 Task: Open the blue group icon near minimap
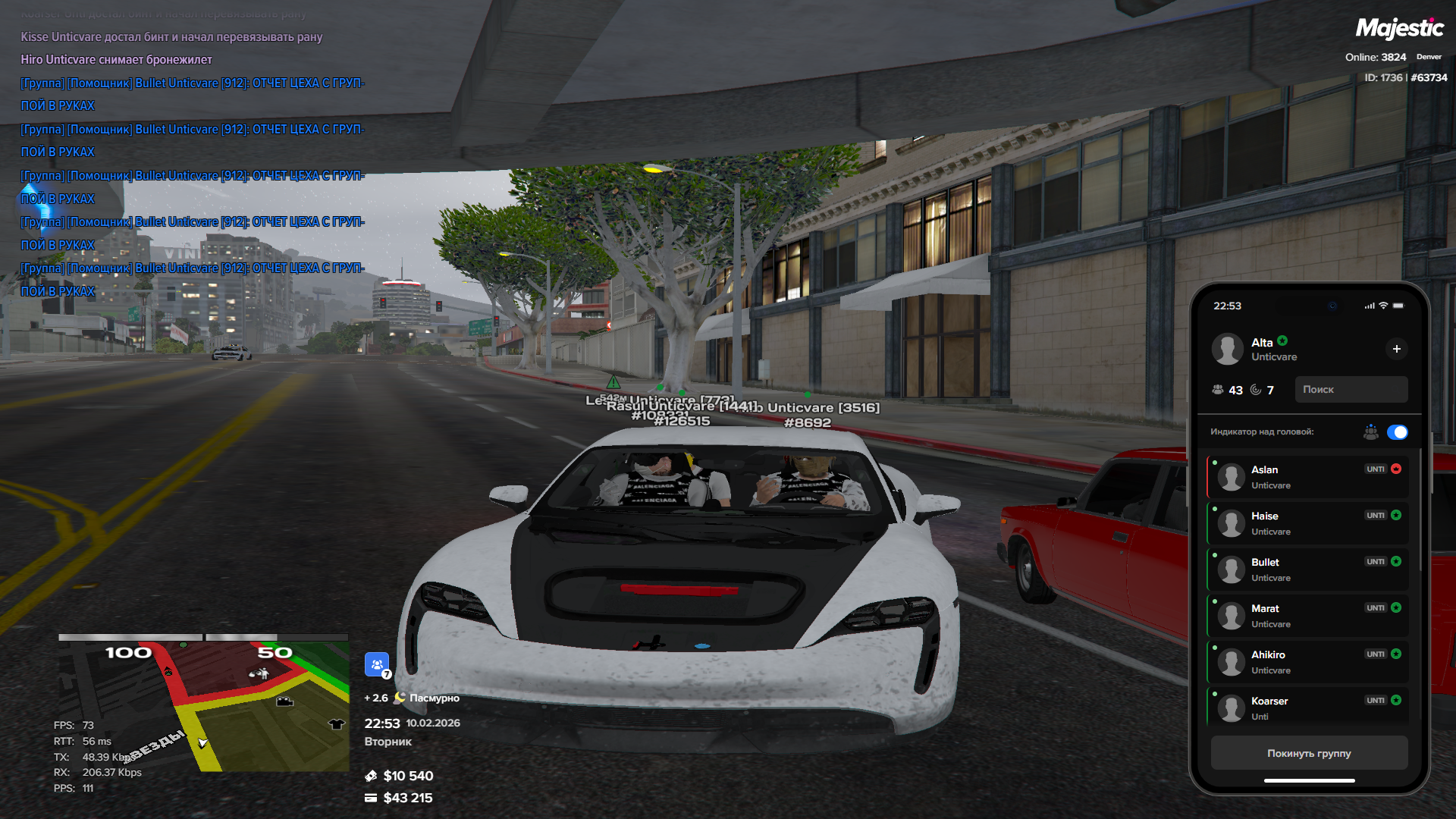(x=377, y=664)
